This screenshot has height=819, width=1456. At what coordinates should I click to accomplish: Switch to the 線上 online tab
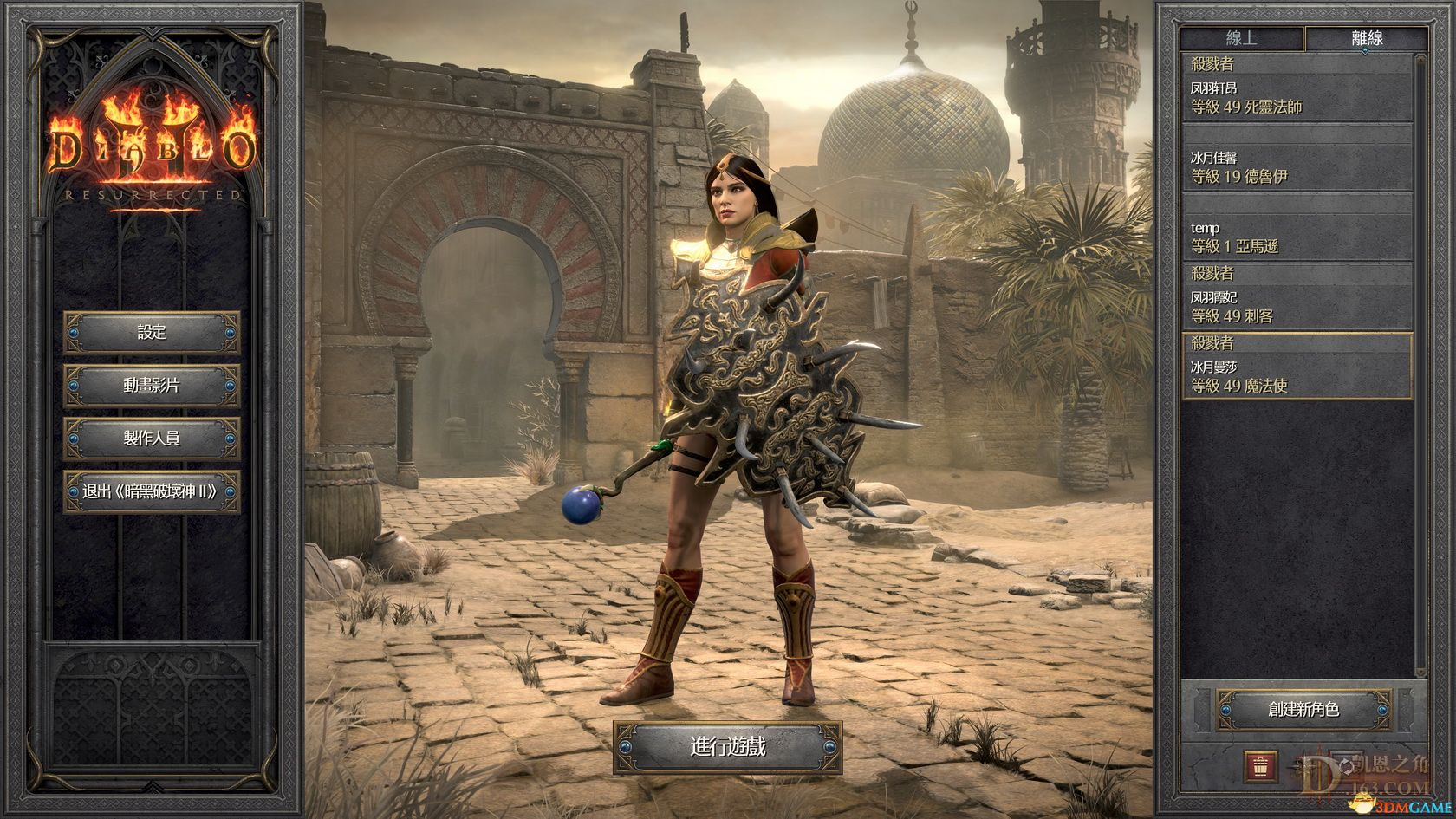click(1241, 38)
